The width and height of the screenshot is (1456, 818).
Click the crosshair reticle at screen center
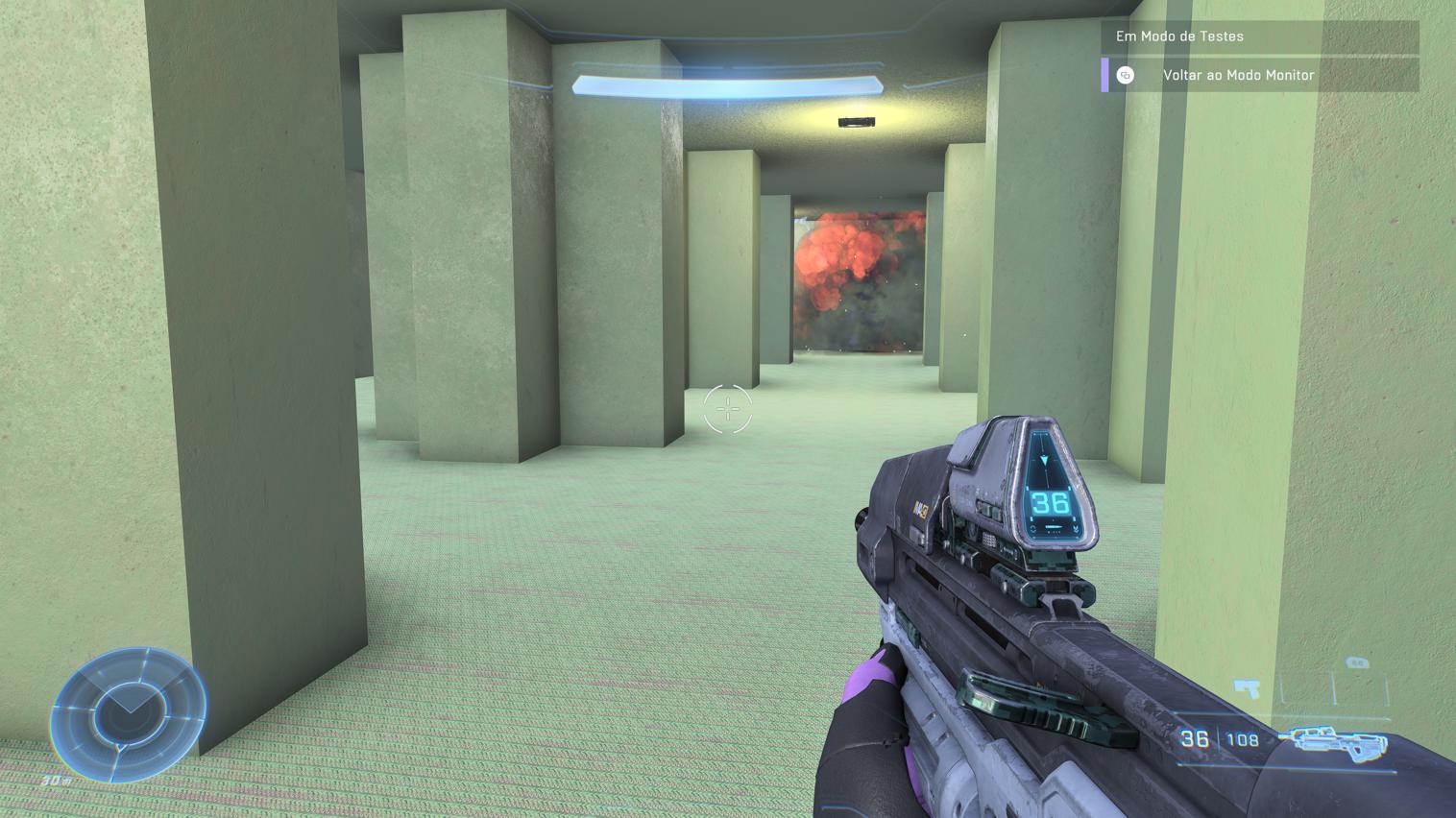[x=728, y=409]
